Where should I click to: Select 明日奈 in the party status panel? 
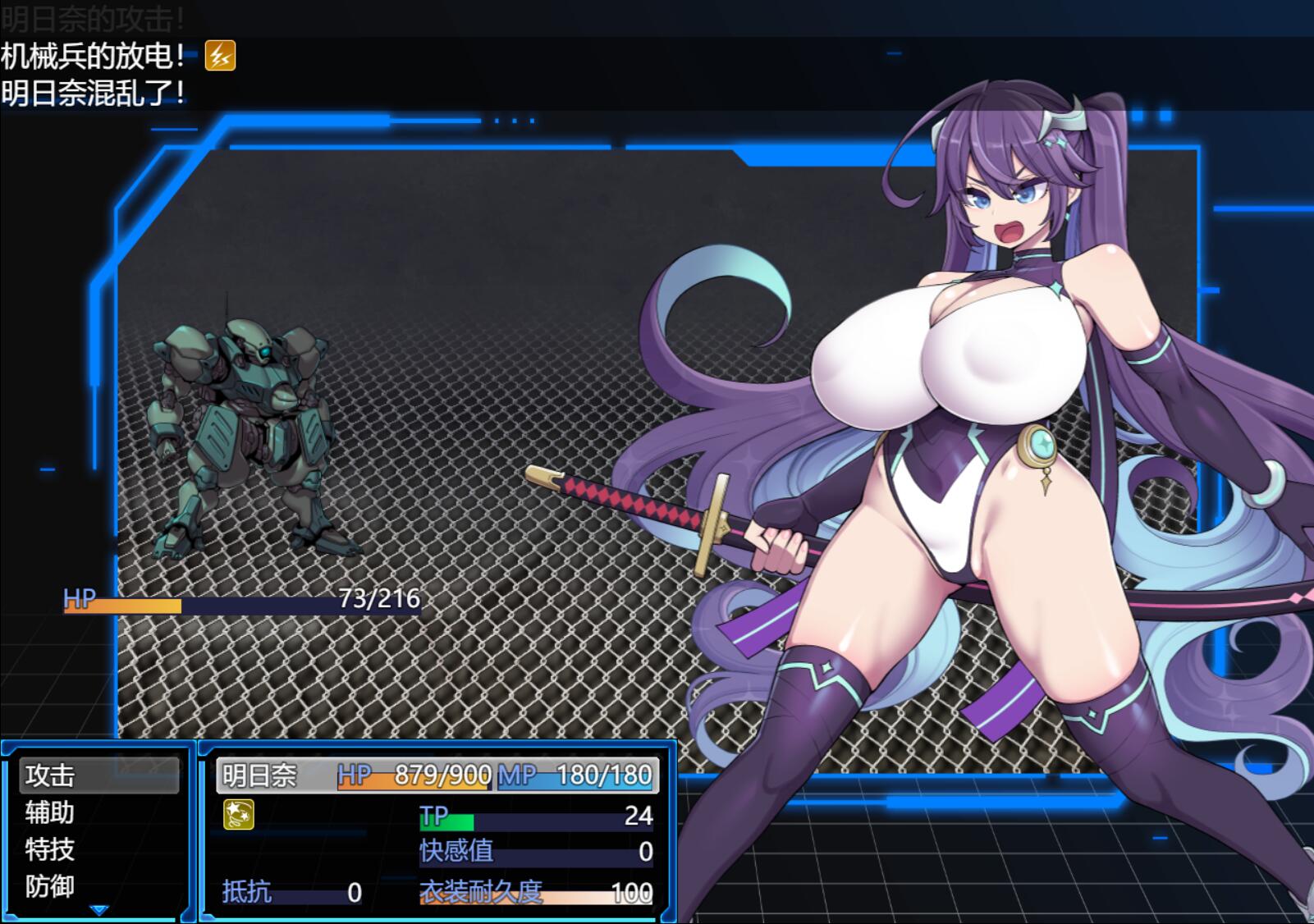click(260, 775)
